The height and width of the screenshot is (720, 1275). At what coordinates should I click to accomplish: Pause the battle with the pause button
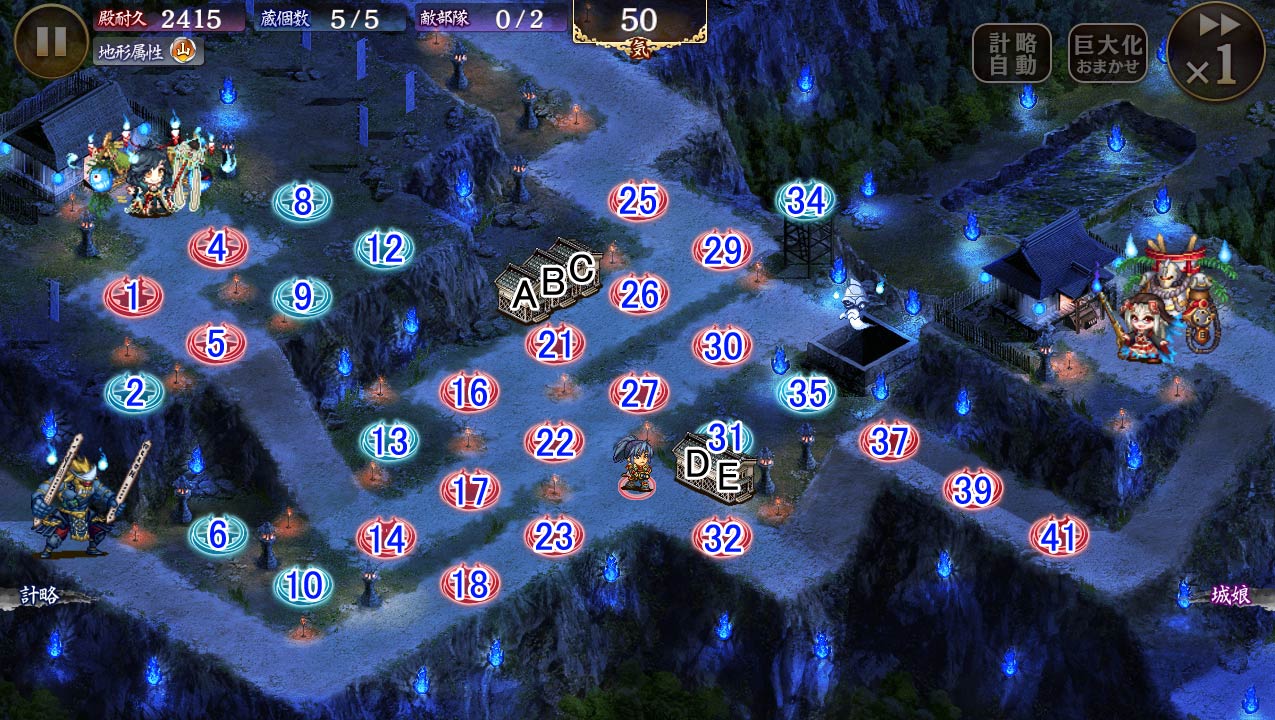coord(51,42)
